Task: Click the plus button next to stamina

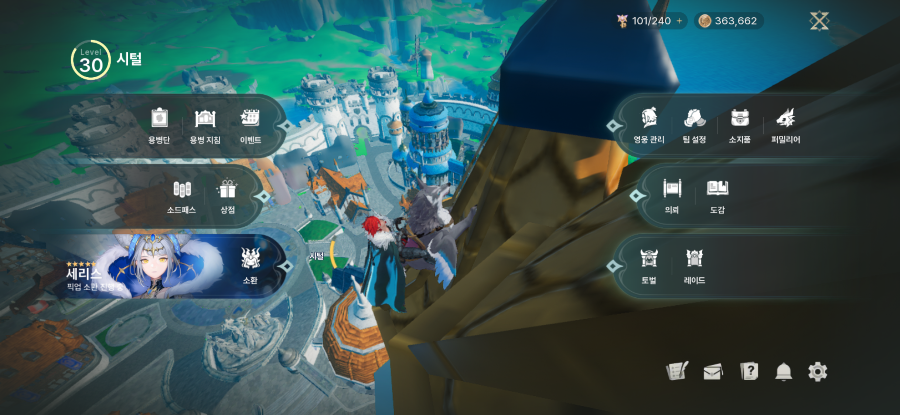Action: 679,21
